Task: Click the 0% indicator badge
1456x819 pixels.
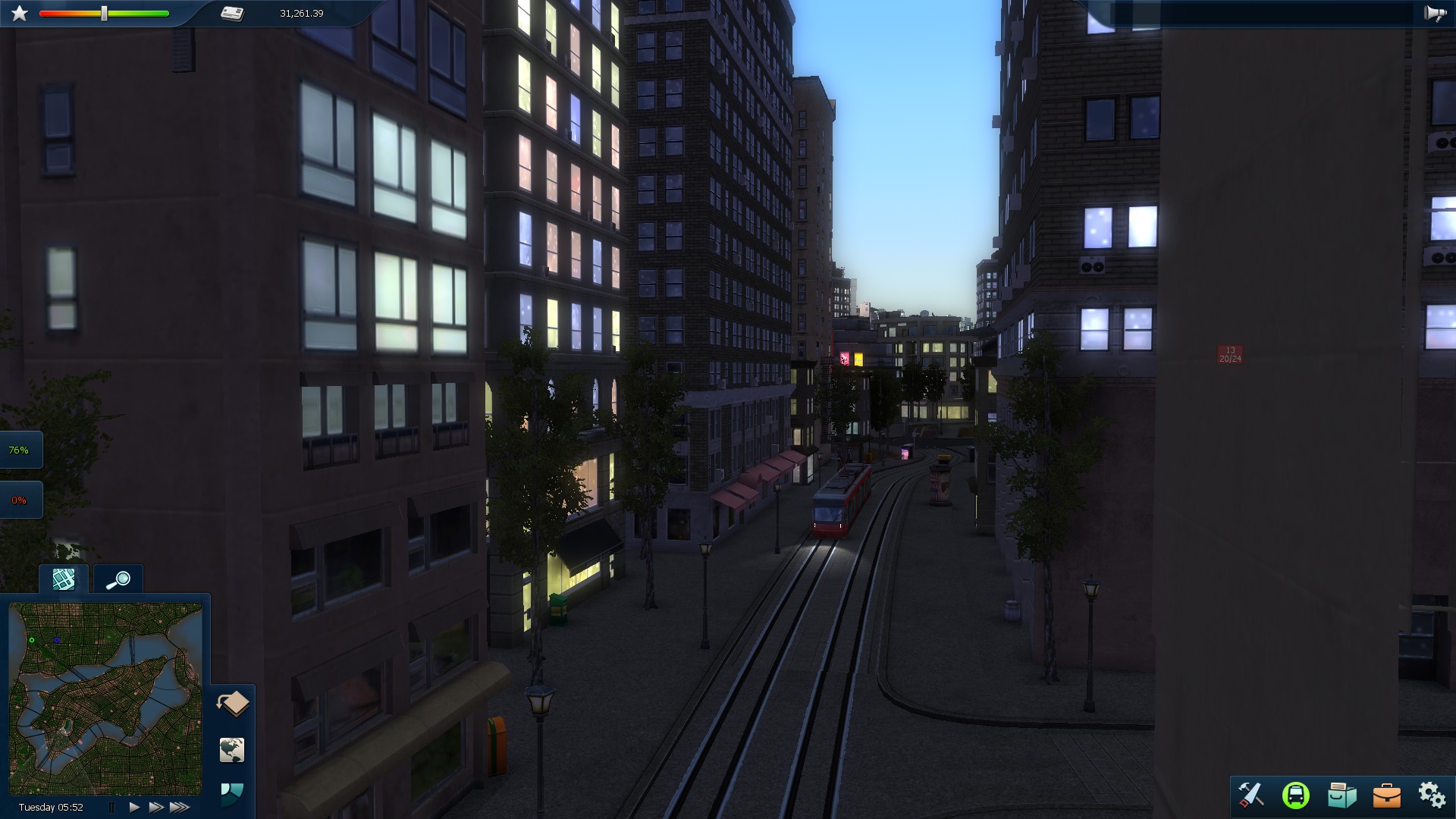Action: pos(20,499)
